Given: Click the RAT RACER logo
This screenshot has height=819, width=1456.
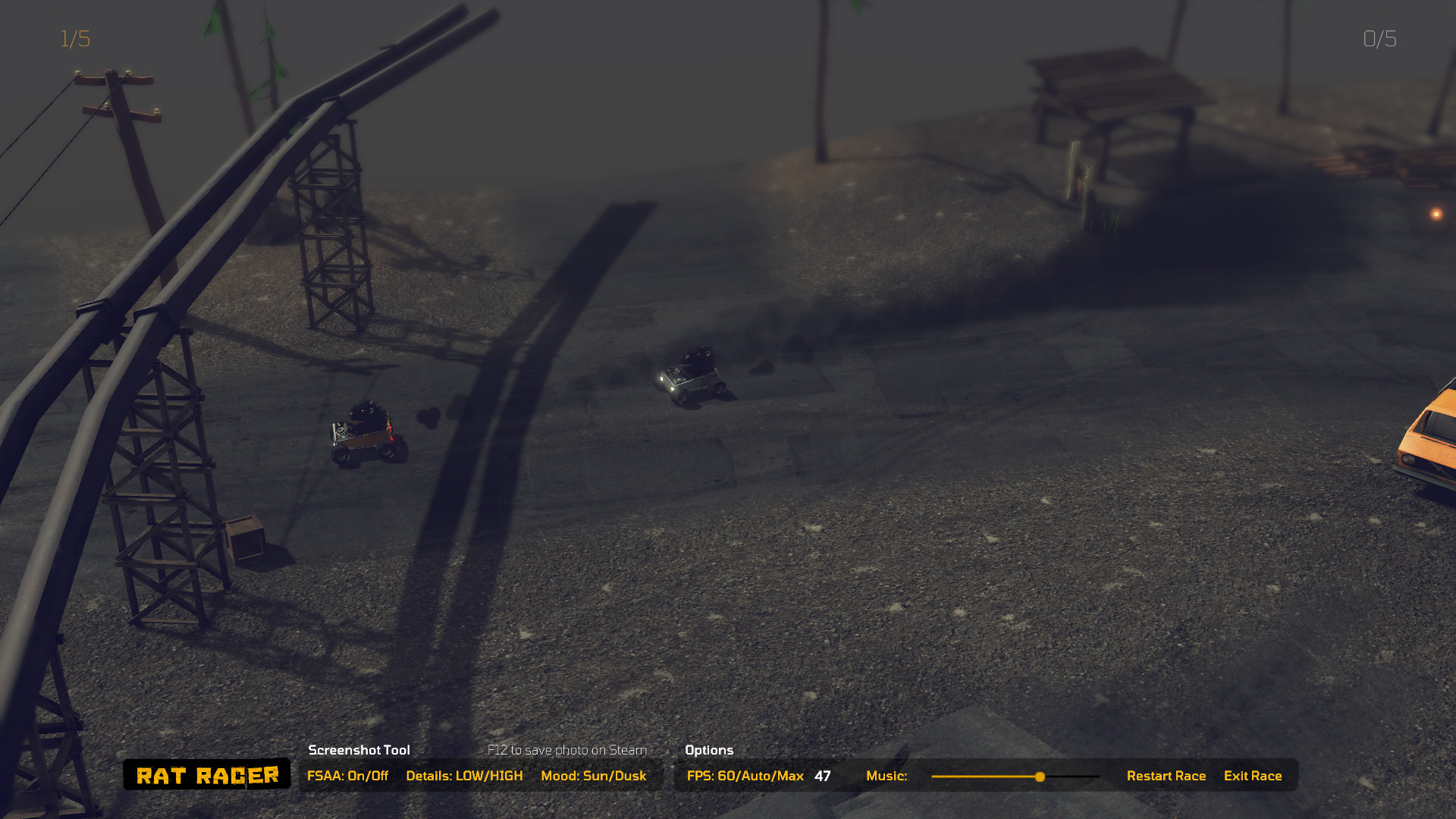Looking at the screenshot, I should click(206, 774).
